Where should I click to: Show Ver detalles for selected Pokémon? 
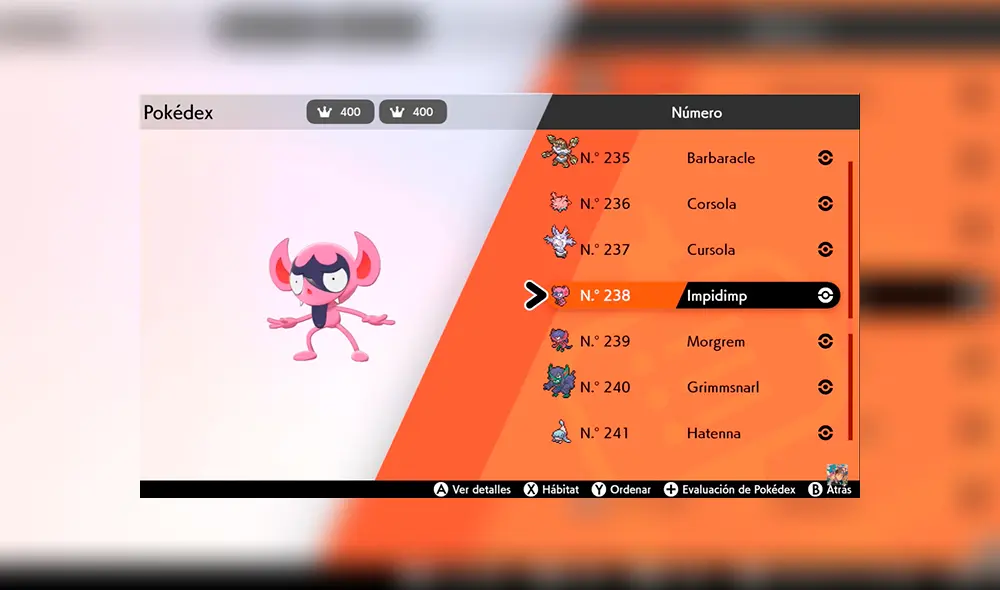tap(472, 490)
